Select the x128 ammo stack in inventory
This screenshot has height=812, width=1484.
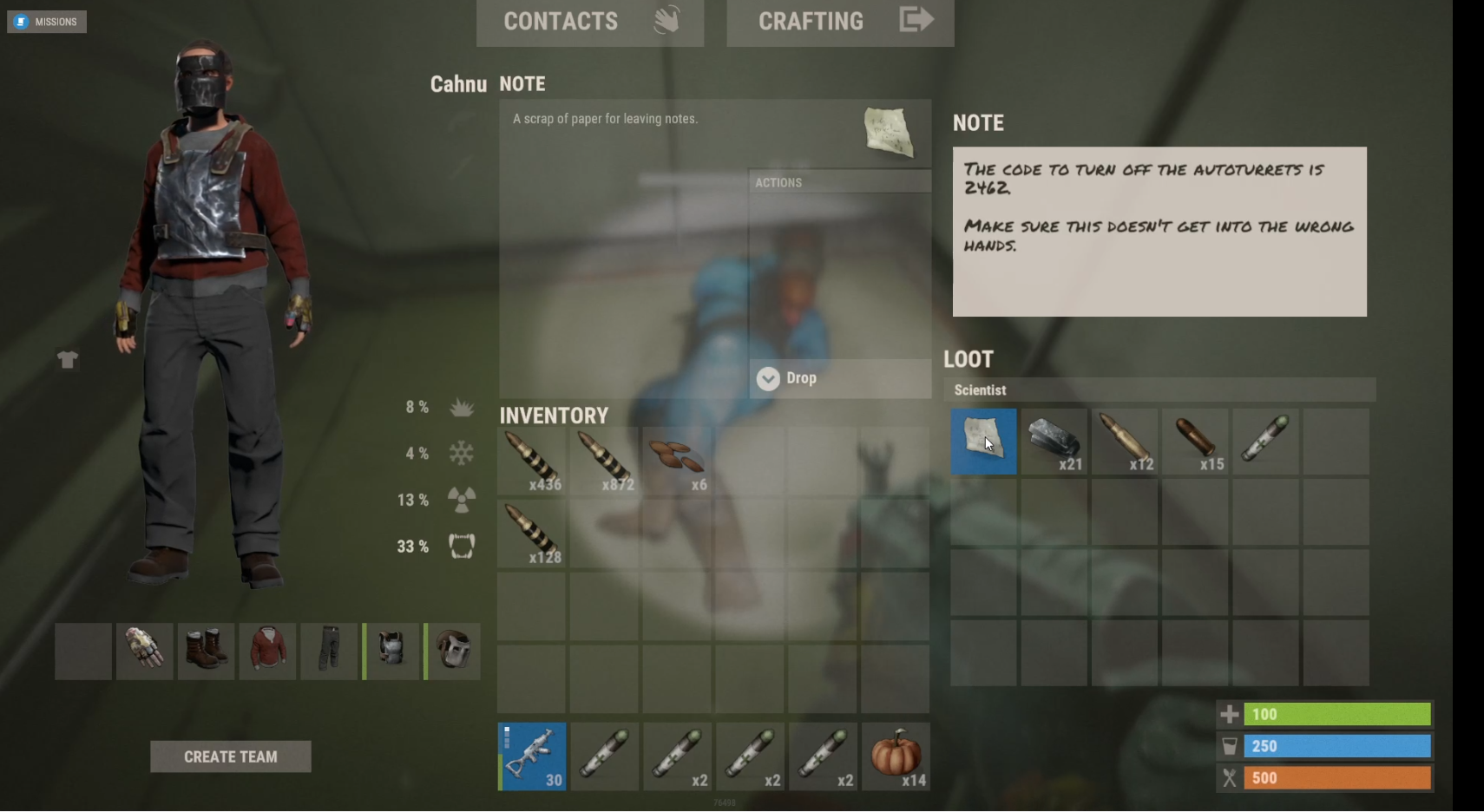531,534
